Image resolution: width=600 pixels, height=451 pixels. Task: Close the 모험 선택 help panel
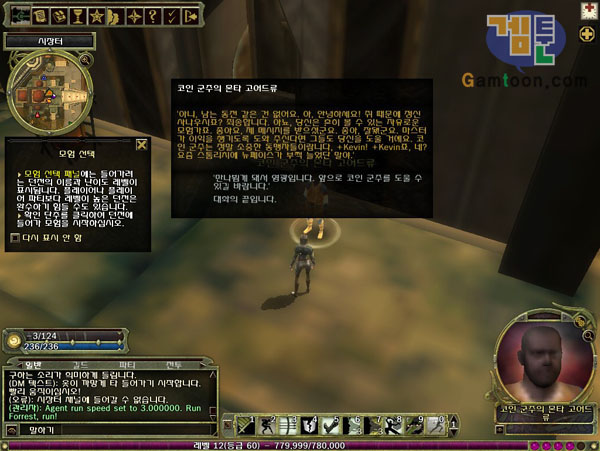(141, 144)
